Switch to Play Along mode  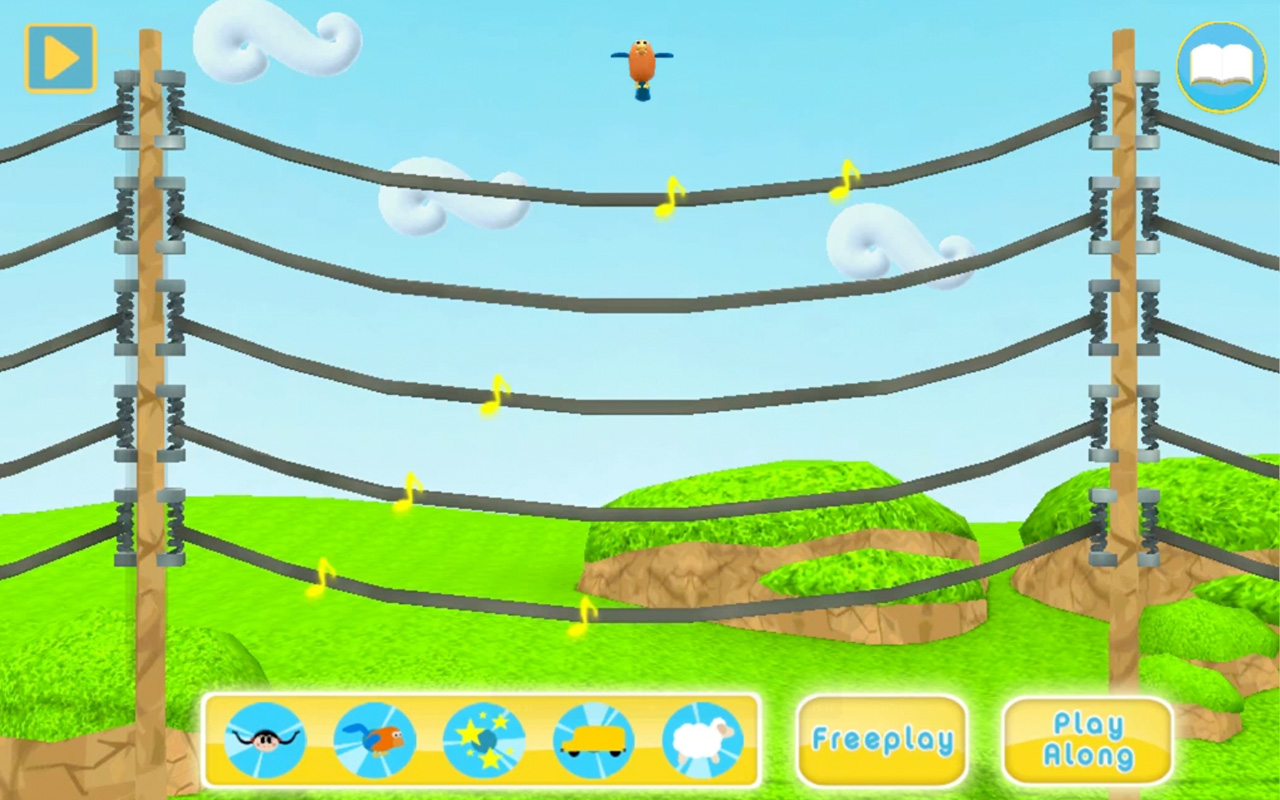1086,739
